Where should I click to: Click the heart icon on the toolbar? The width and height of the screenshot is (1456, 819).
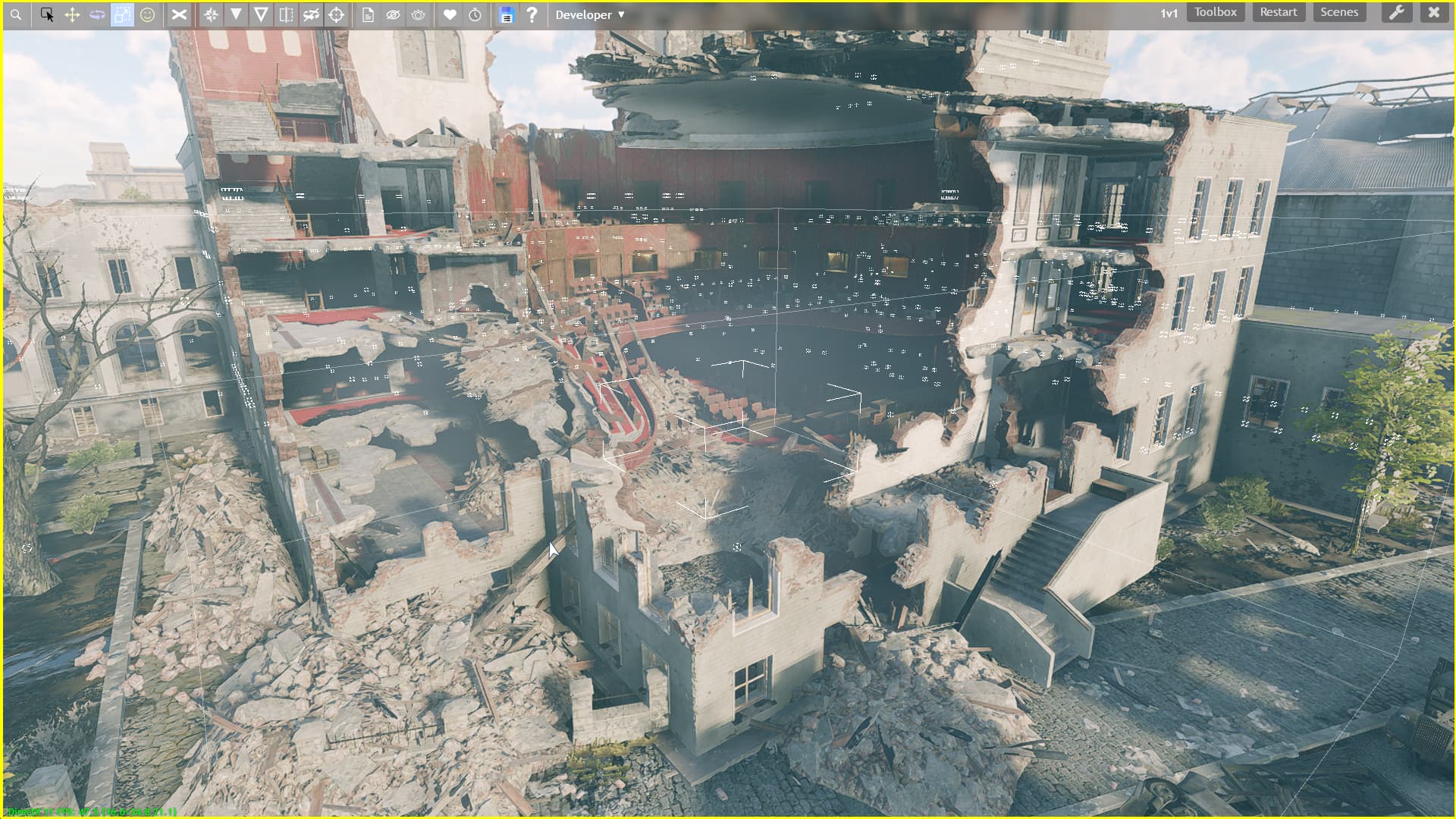click(450, 14)
